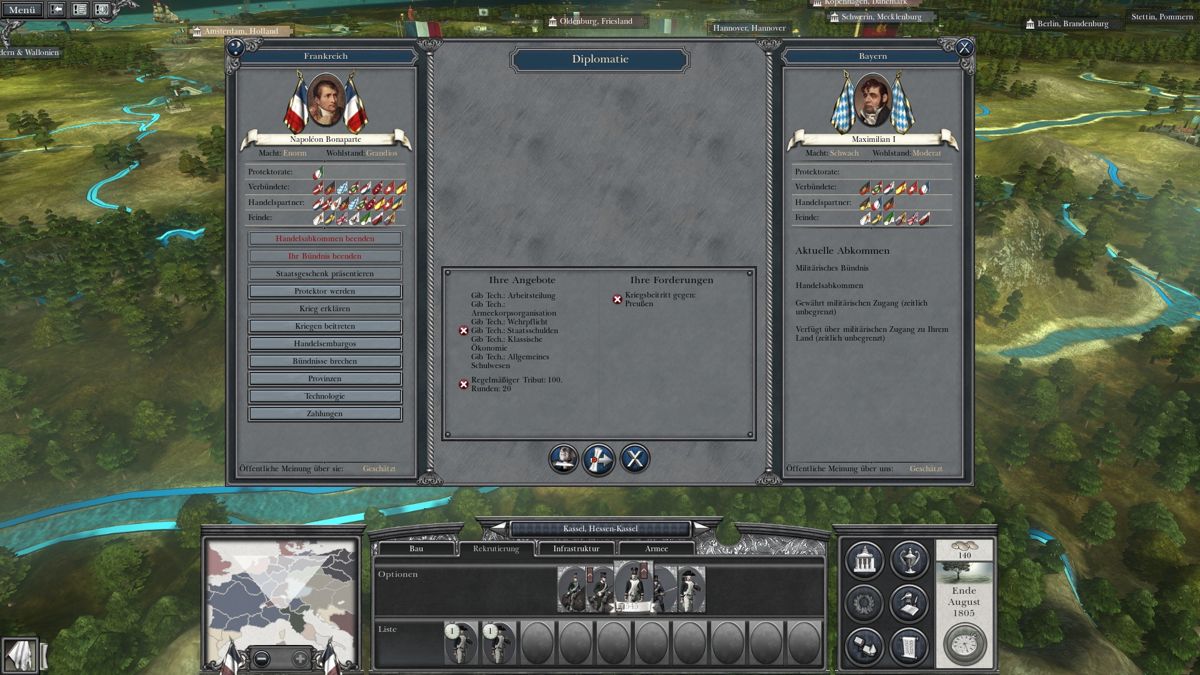Open the Menü button
The image size is (1200, 675).
click(21, 10)
